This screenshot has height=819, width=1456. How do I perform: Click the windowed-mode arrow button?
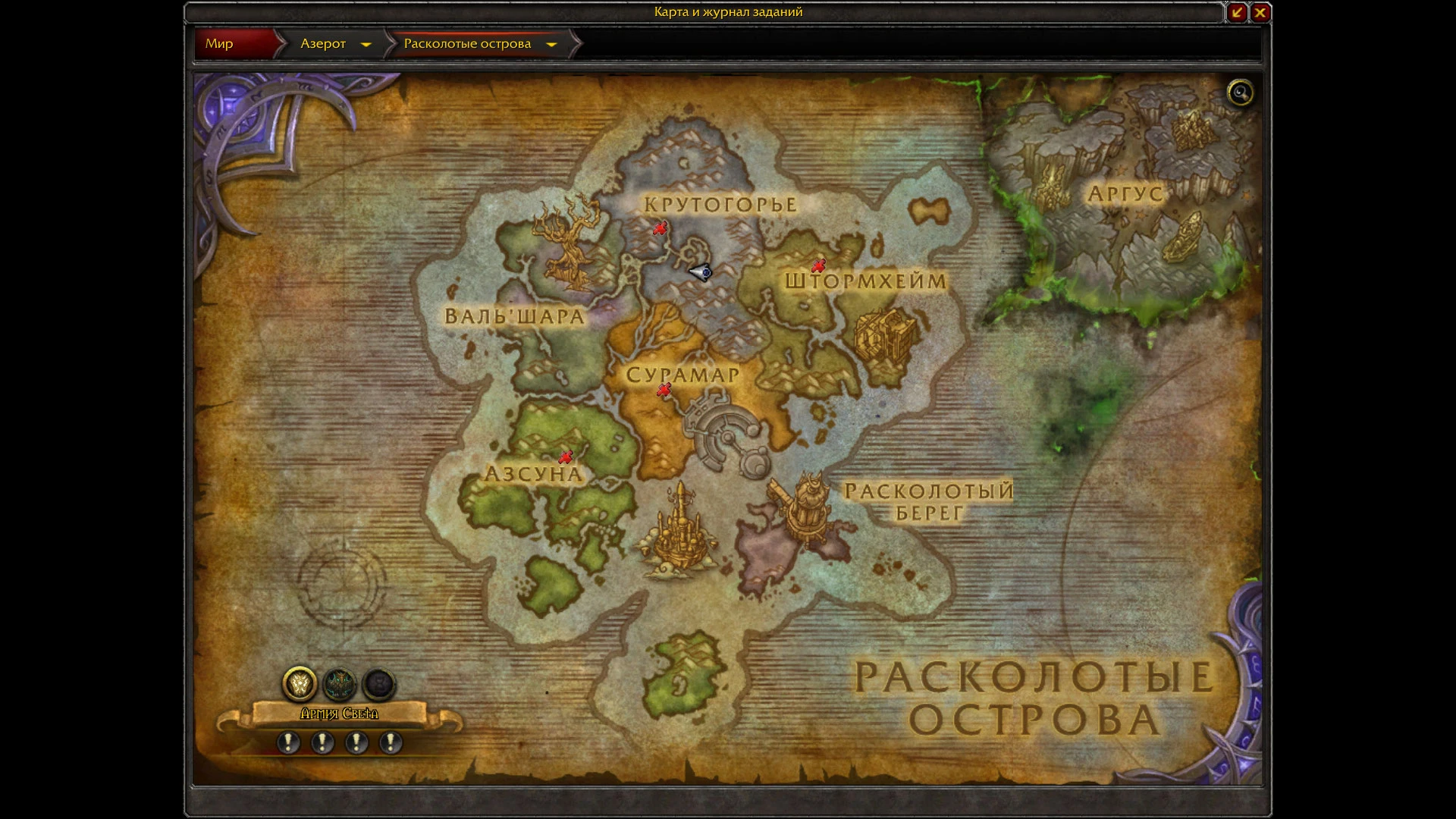[x=1236, y=12]
